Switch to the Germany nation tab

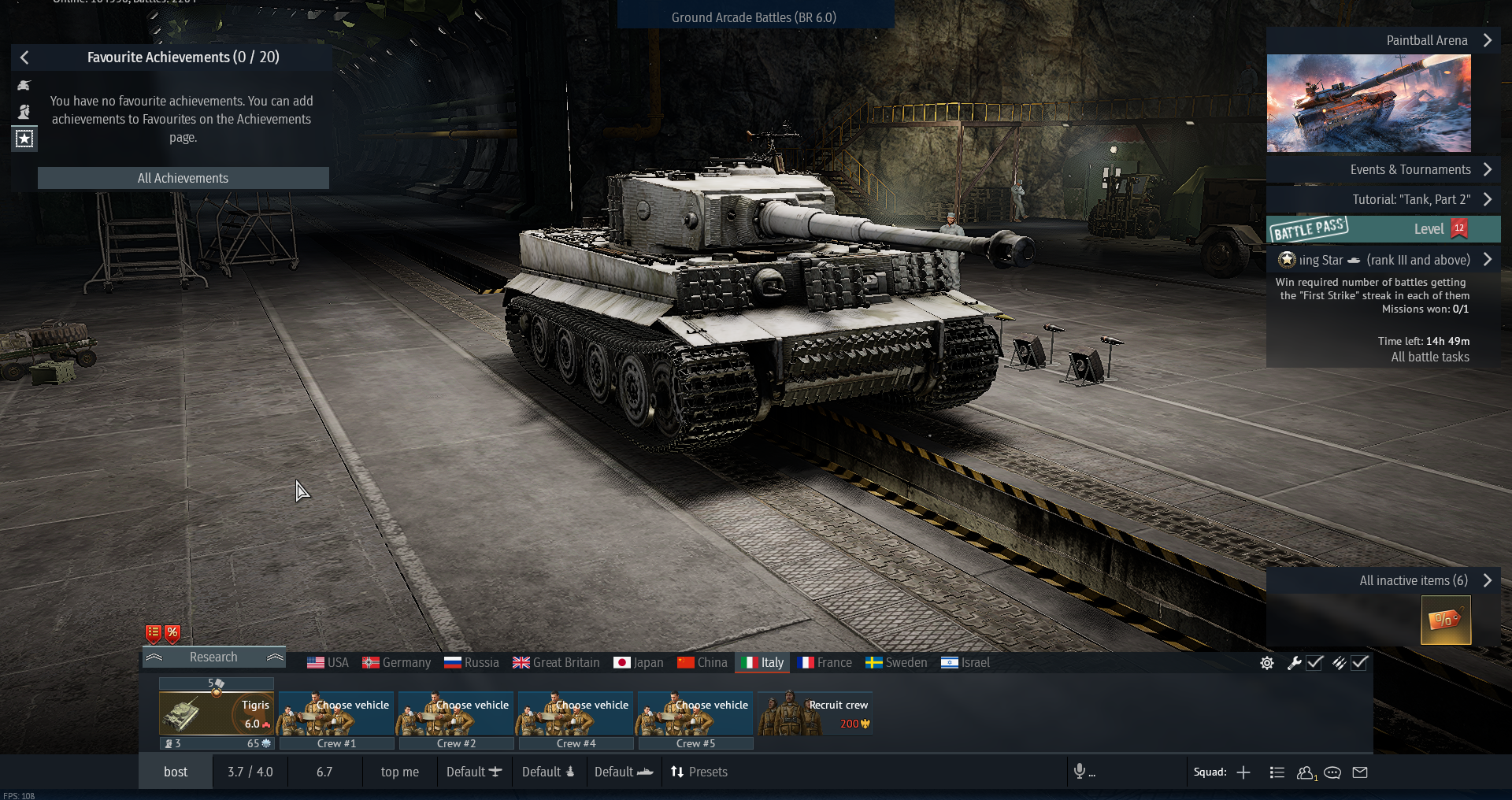click(397, 662)
